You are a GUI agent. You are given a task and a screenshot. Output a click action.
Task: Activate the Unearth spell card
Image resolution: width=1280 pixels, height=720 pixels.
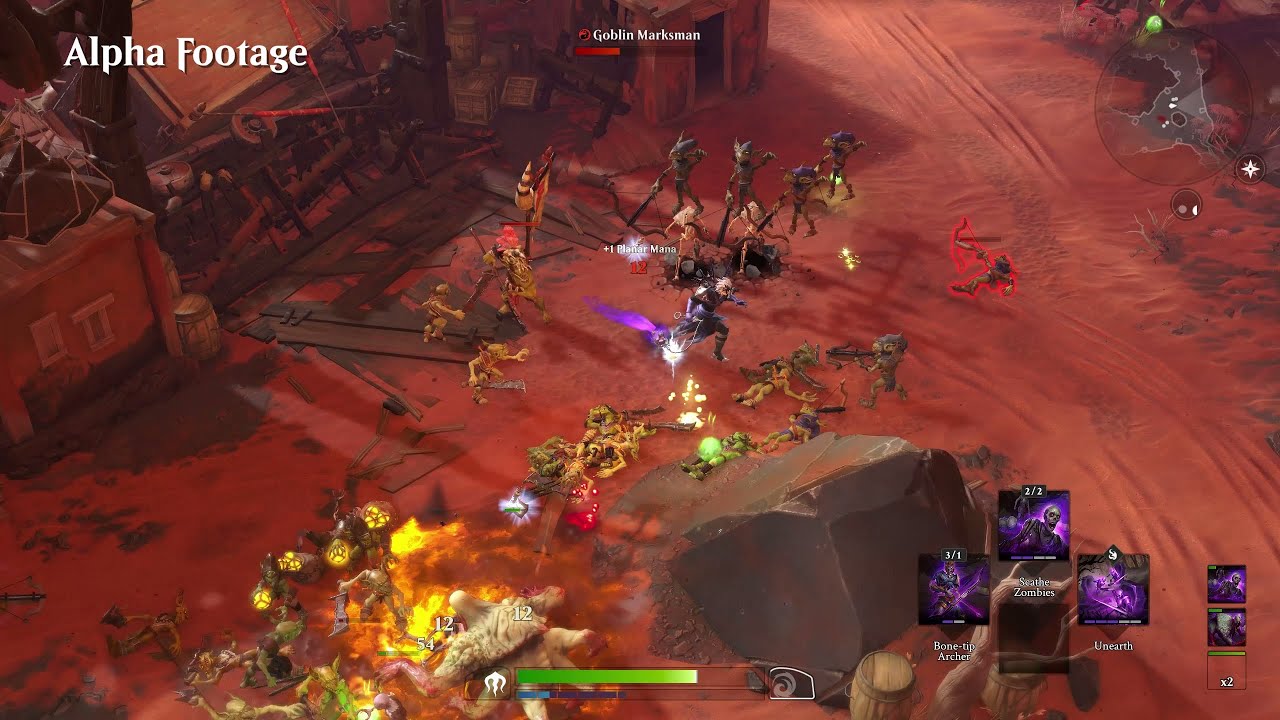(1113, 592)
